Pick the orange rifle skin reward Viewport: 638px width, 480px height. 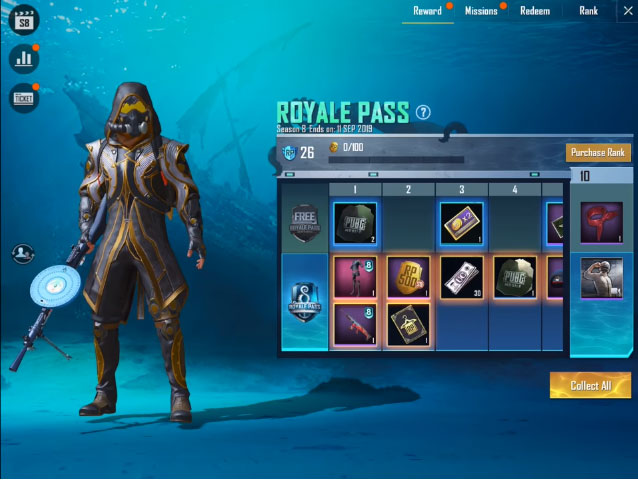pos(354,323)
